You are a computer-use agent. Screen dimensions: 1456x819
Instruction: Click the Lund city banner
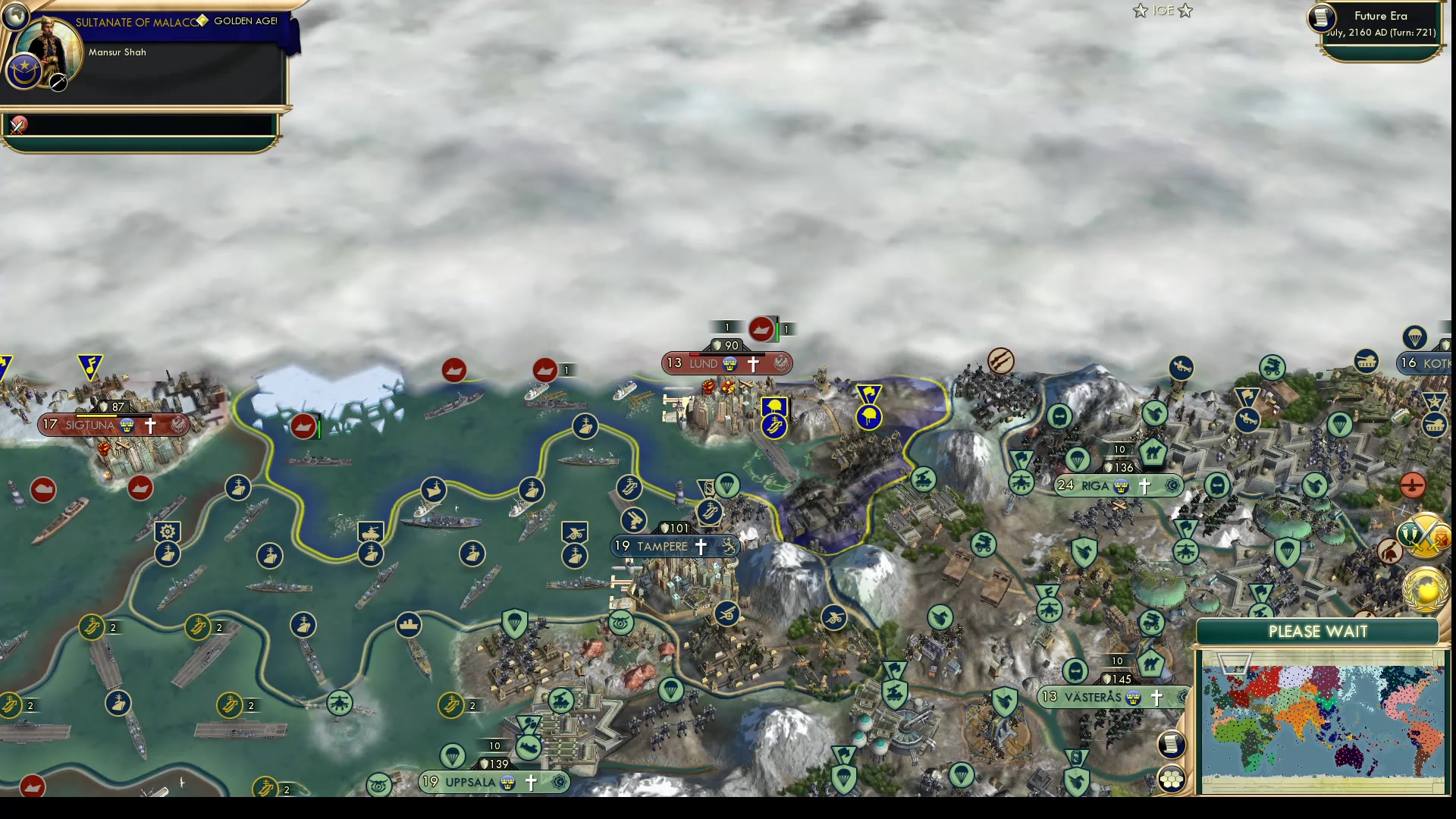pos(707,363)
